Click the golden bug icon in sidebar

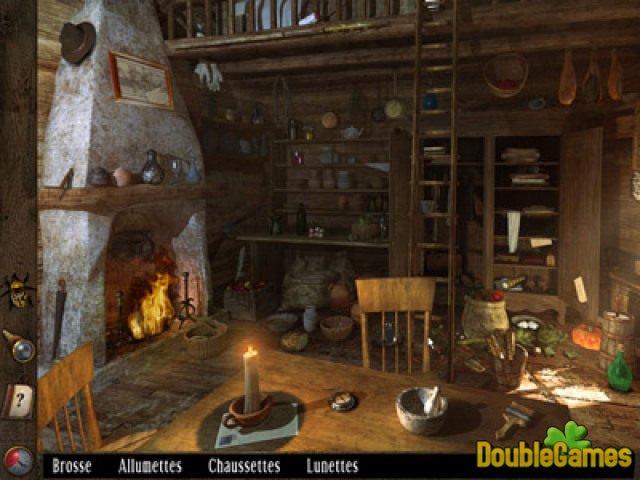(x=17, y=290)
